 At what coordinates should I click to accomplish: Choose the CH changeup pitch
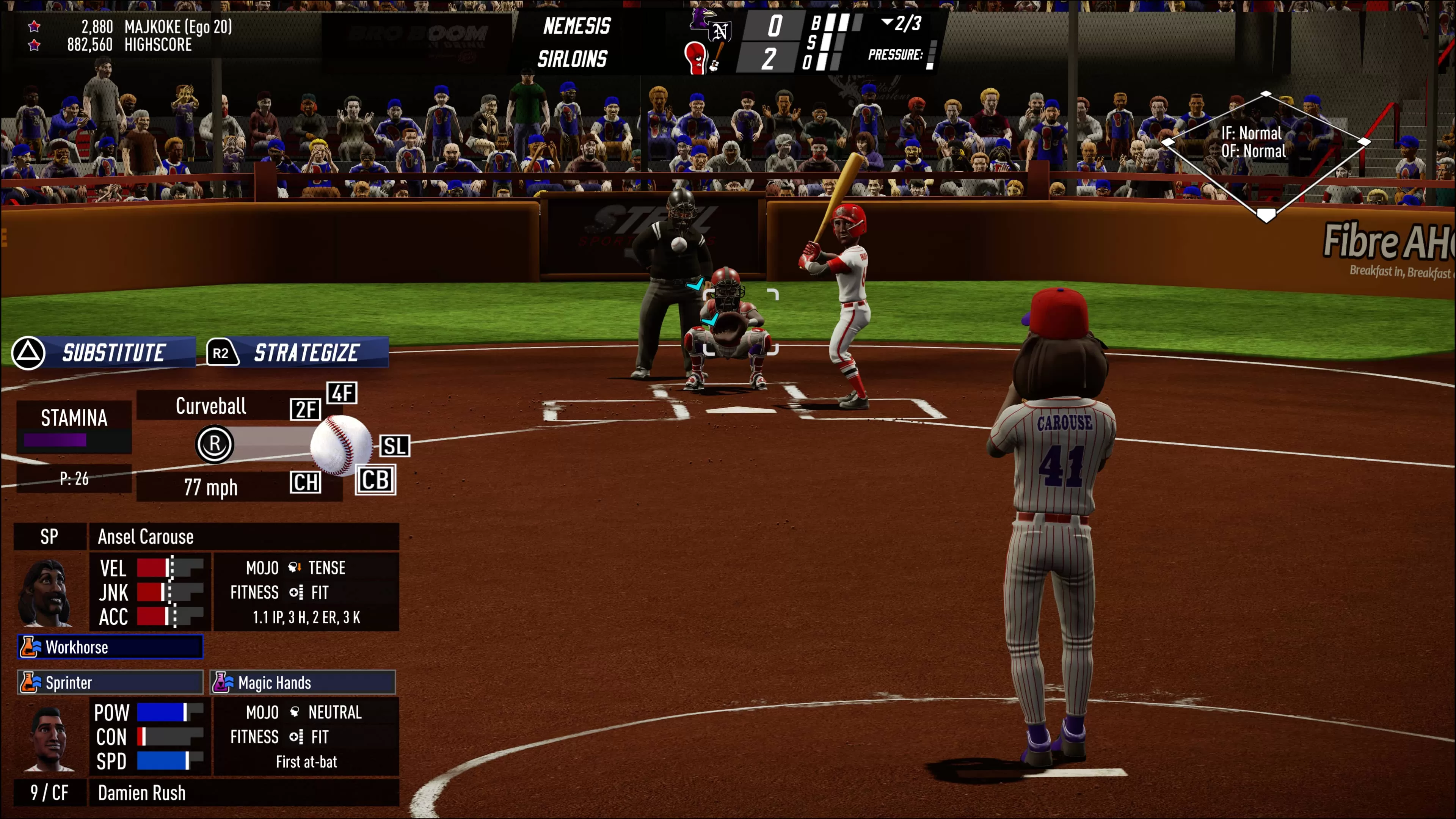pos(305,482)
